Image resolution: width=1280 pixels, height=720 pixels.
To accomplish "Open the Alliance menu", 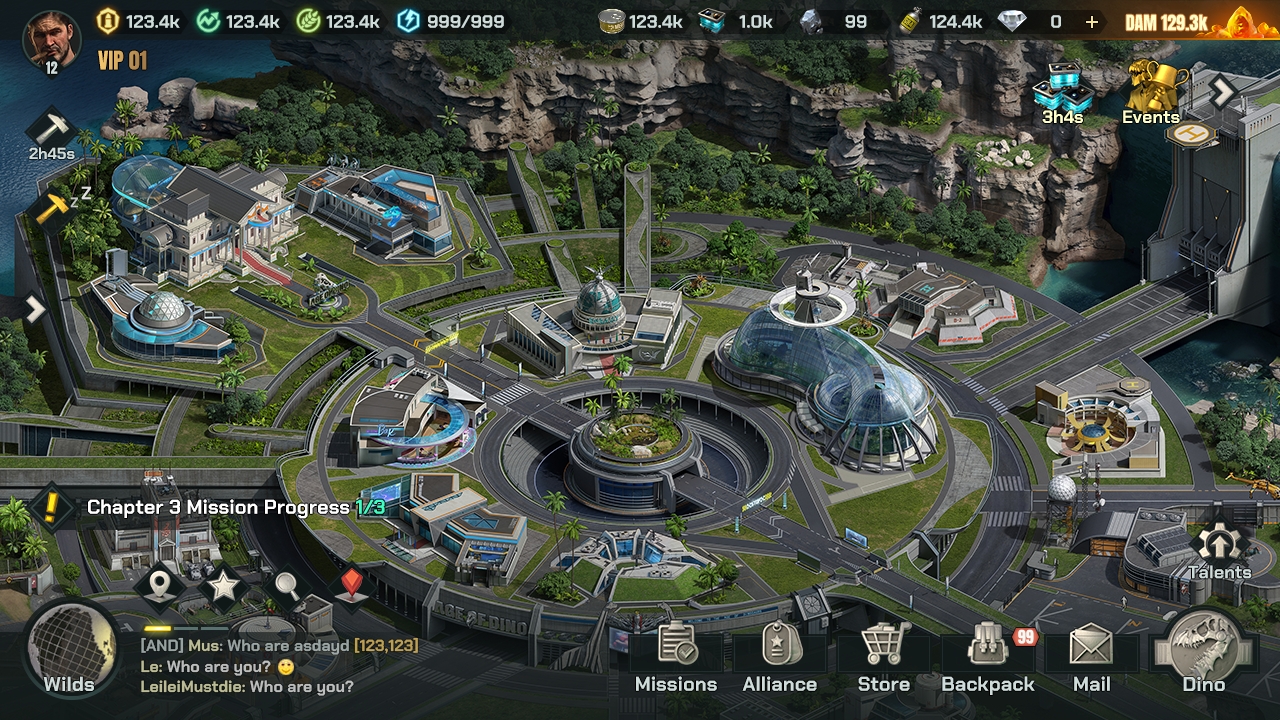I will point(780,657).
